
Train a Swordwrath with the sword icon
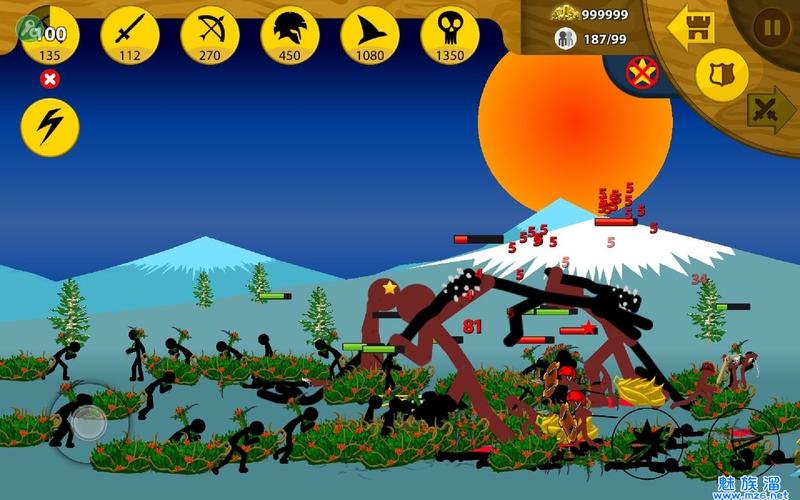[x=129, y=35]
